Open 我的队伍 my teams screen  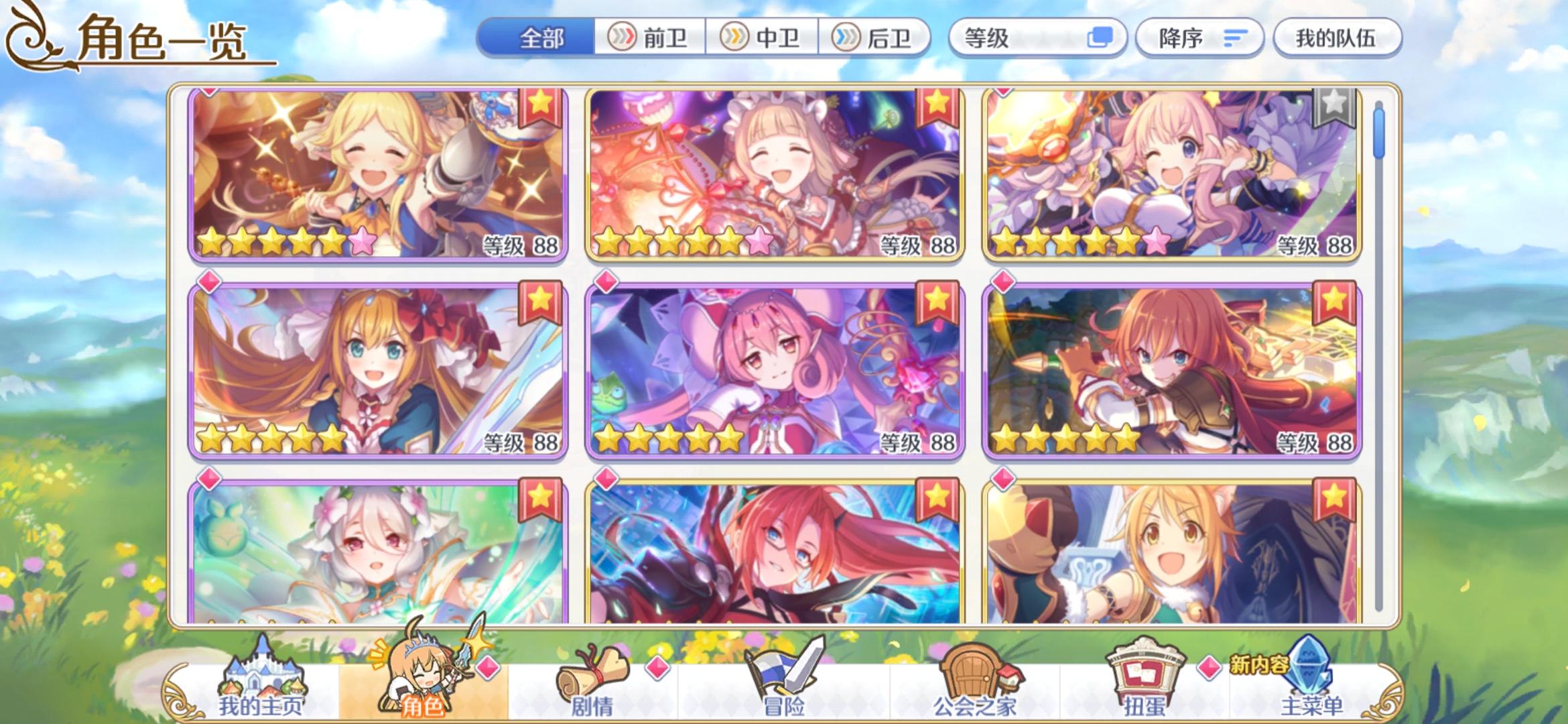pyautogui.click(x=1337, y=38)
